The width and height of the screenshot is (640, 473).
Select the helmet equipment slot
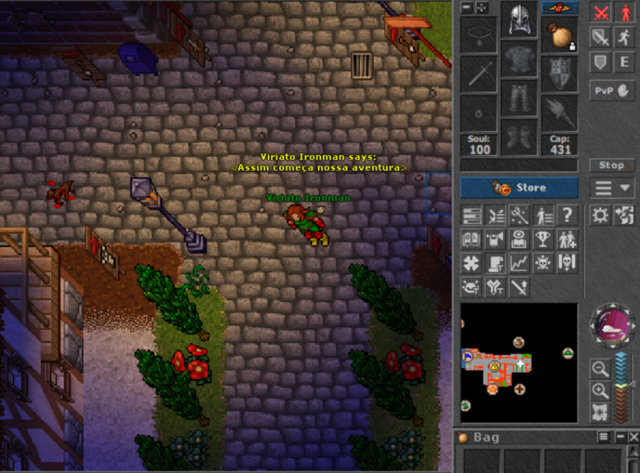coord(519,23)
